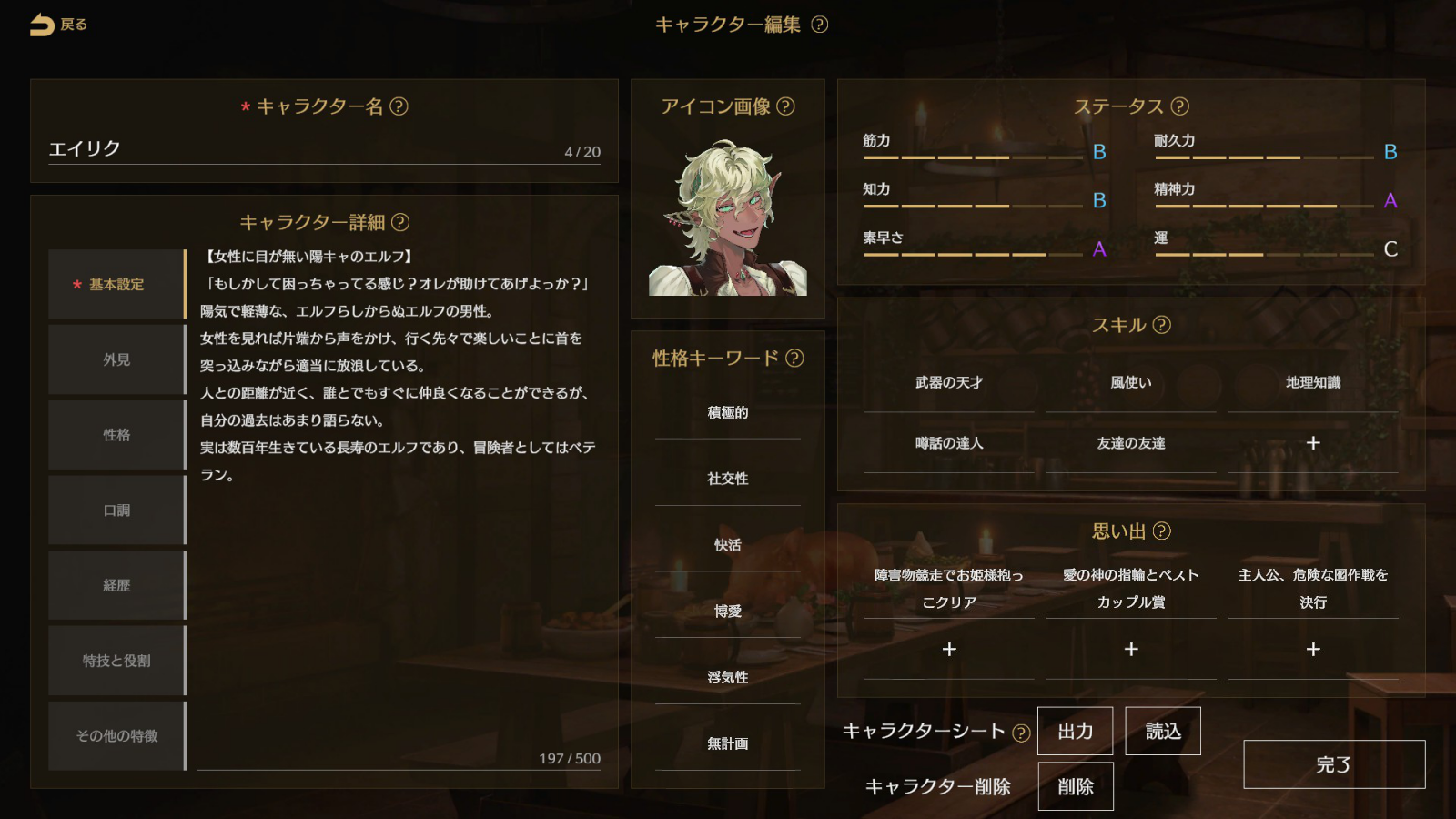Screen dimensions: 1456x819
Task: Switch to the 外見 tab
Action: (116, 359)
